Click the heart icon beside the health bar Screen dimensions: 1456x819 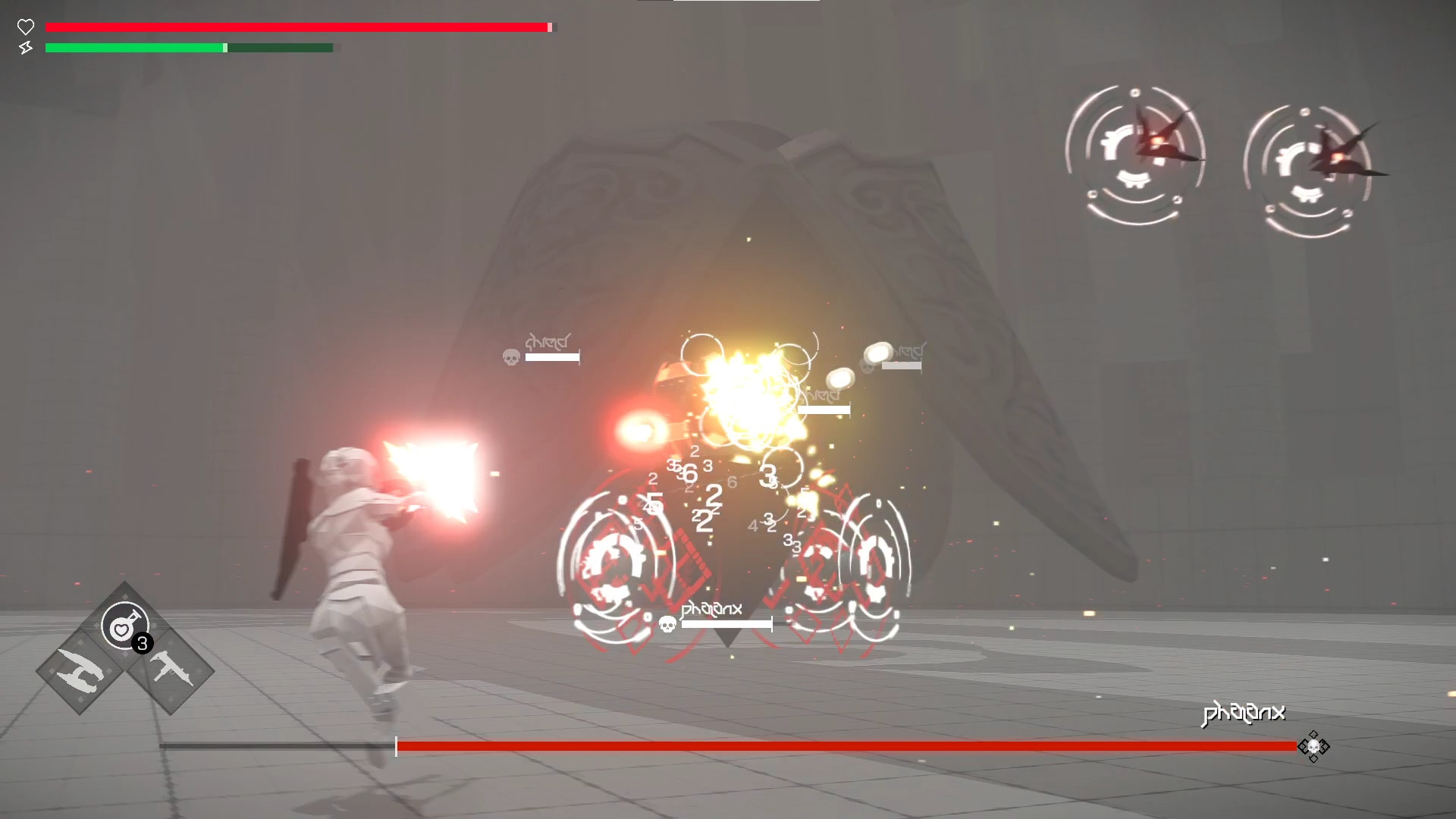pyautogui.click(x=26, y=27)
